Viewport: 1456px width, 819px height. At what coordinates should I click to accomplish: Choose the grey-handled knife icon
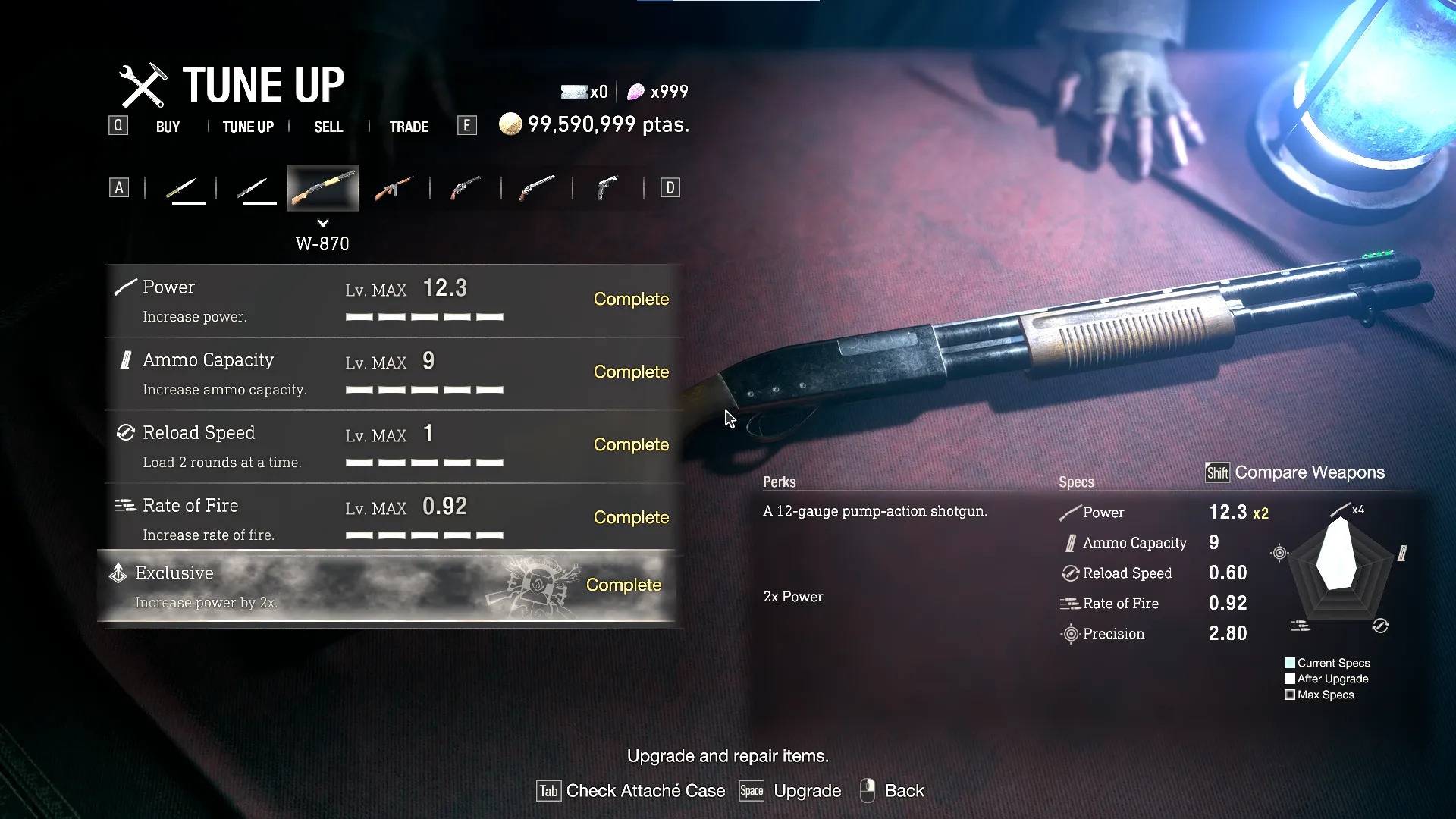[x=253, y=188]
